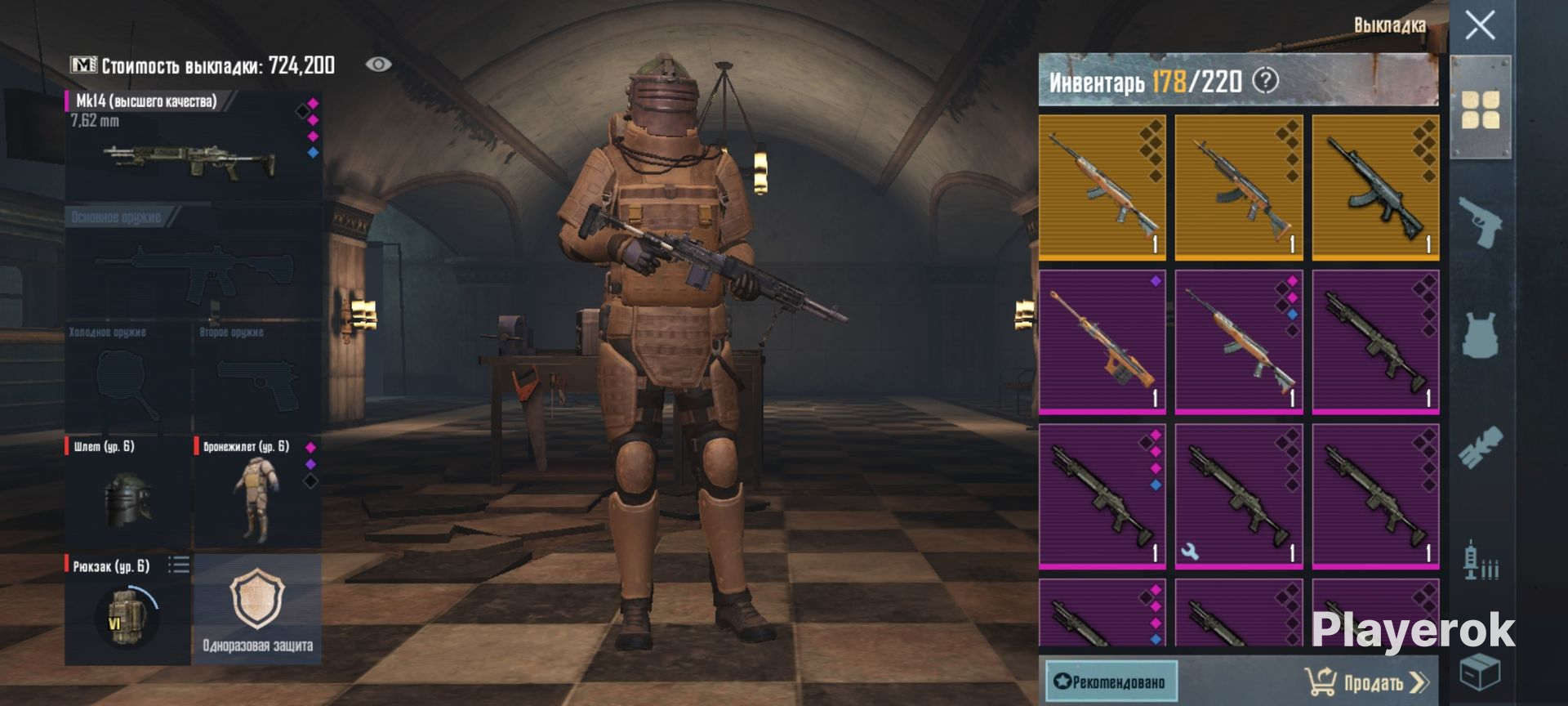
Task: Open the level 6 body armor slot
Action: (x=256, y=492)
